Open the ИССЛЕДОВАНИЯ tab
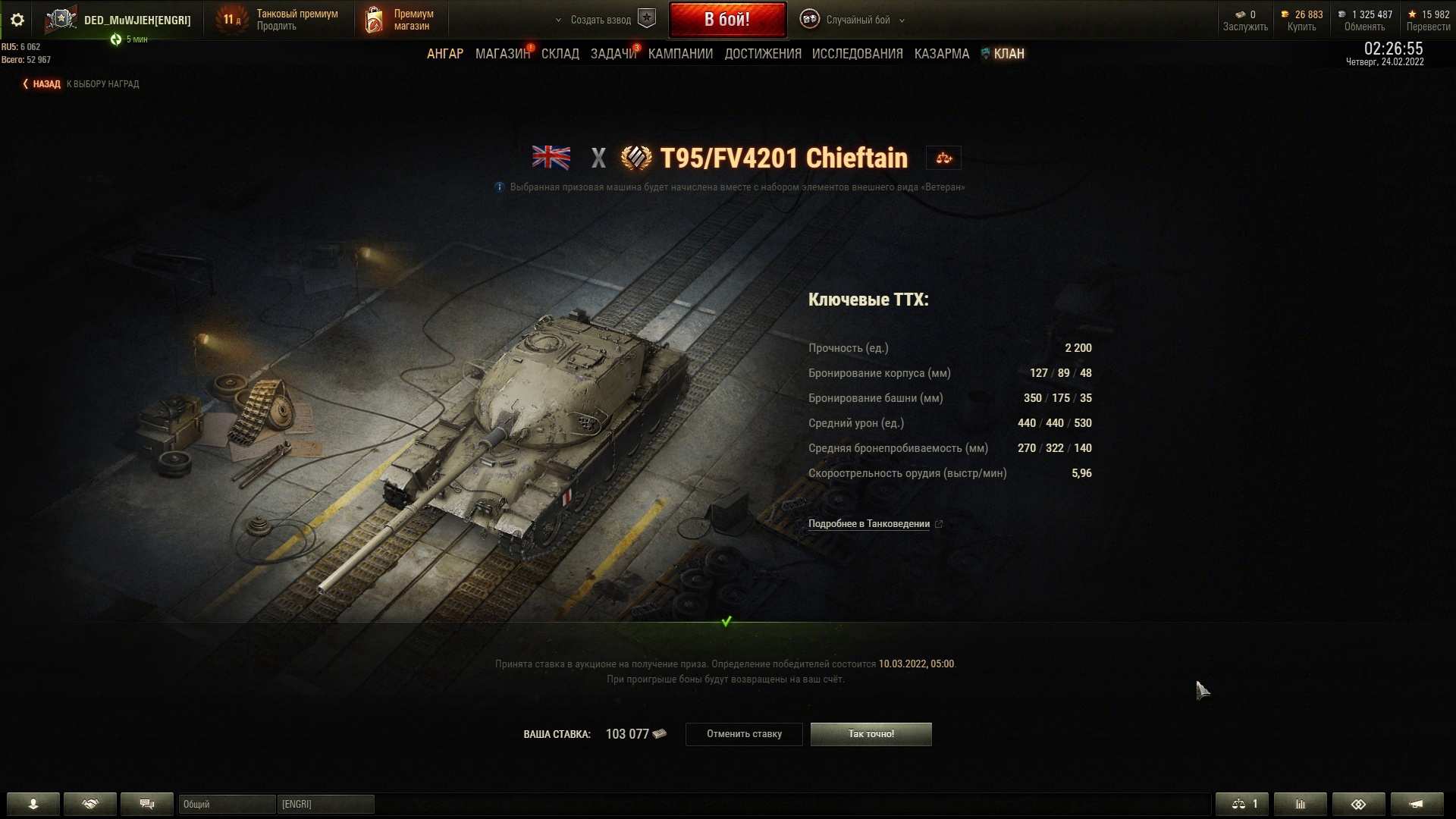This screenshot has height=819, width=1456. (x=857, y=54)
